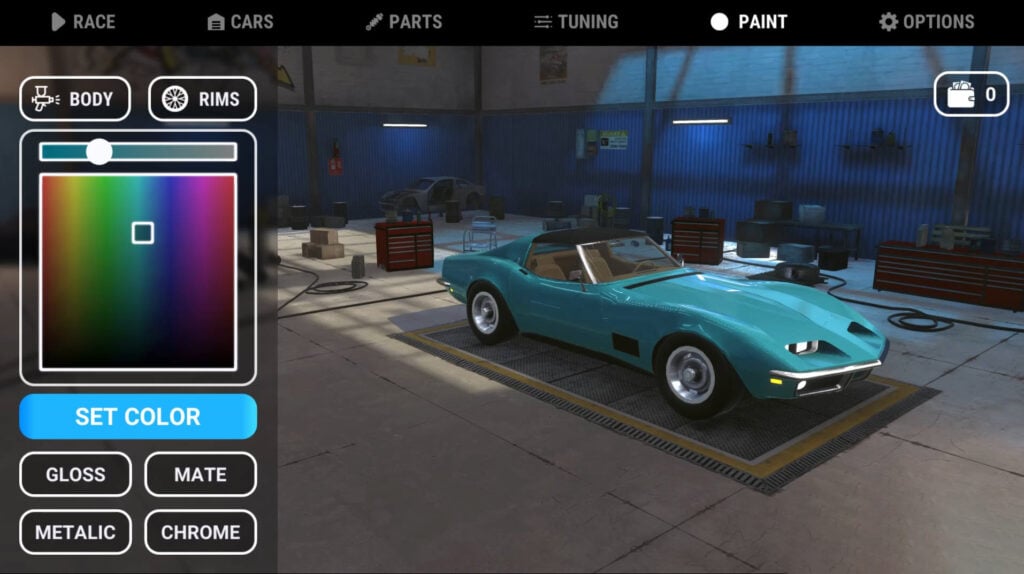Choose the Gloss finish
The height and width of the screenshot is (574, 1024).
75,474
